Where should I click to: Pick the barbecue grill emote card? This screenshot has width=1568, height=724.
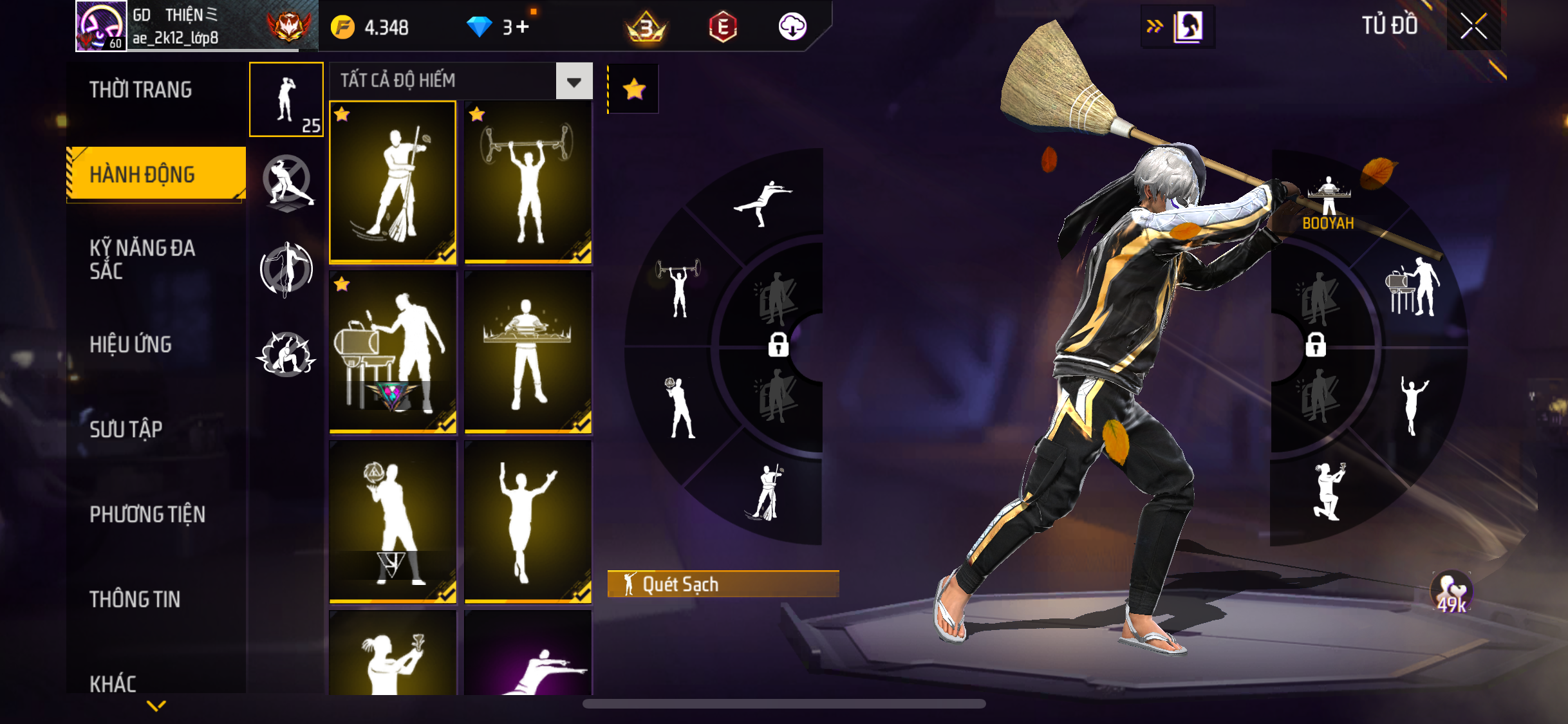point(393,352)
